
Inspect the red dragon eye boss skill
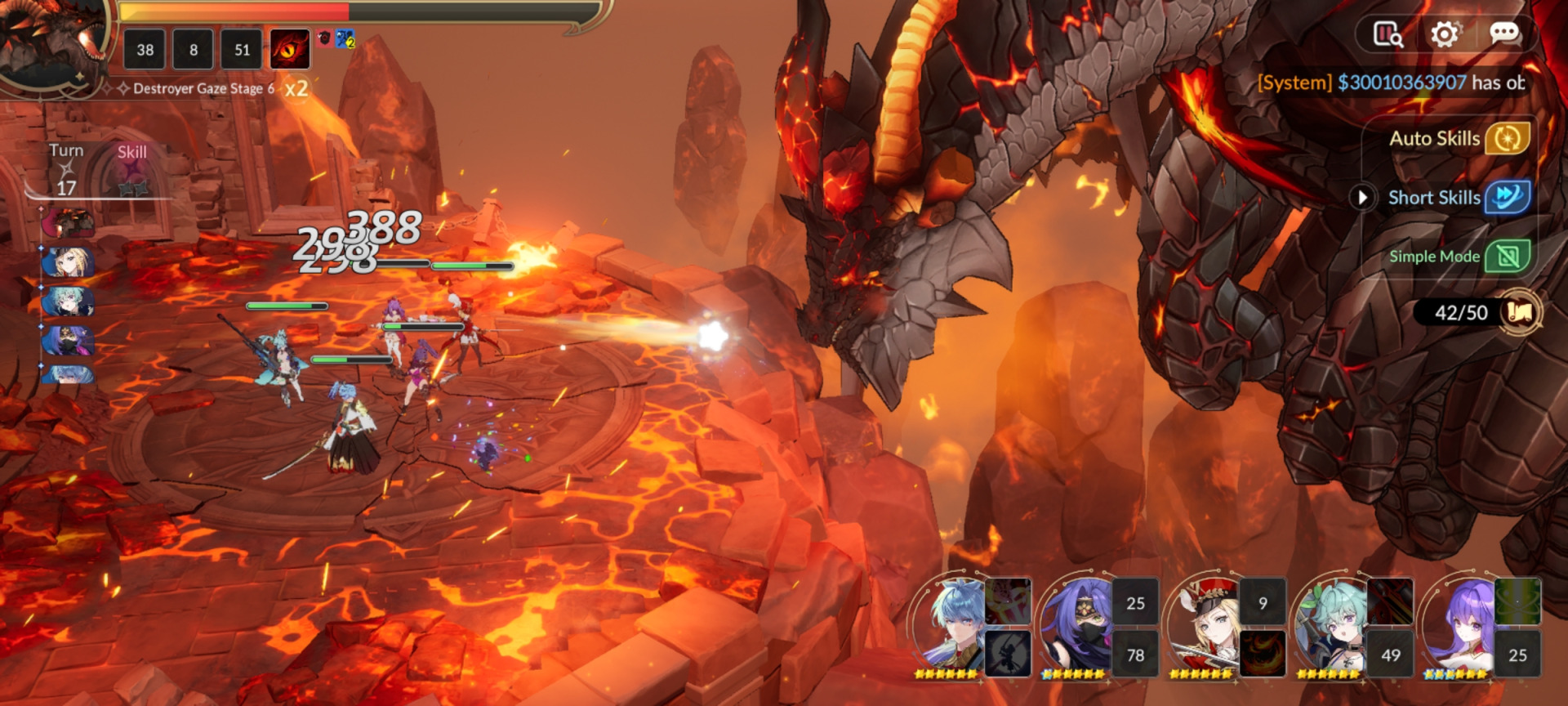coord(290,49)
